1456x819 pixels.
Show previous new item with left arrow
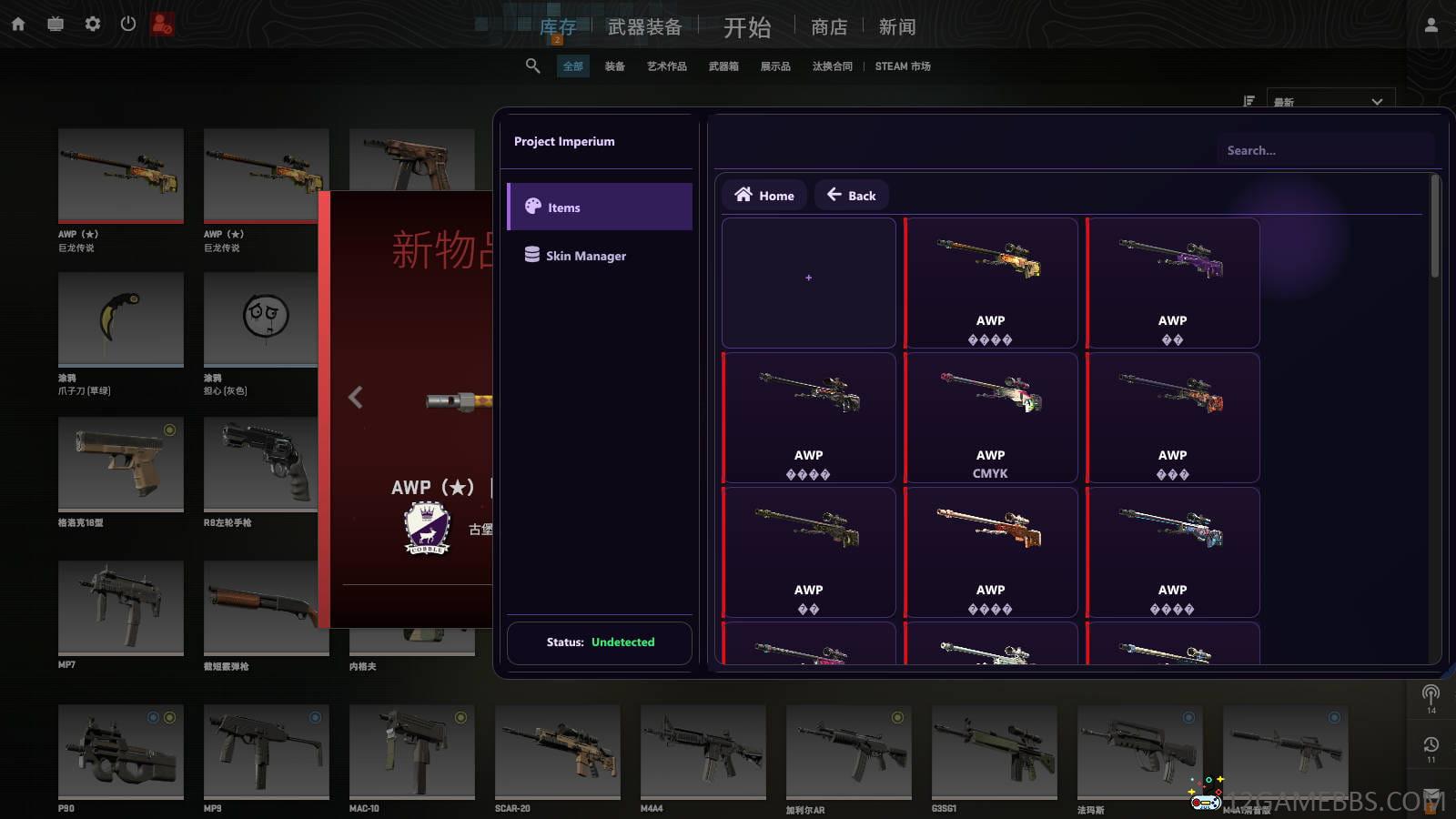(x=356, y=398)
